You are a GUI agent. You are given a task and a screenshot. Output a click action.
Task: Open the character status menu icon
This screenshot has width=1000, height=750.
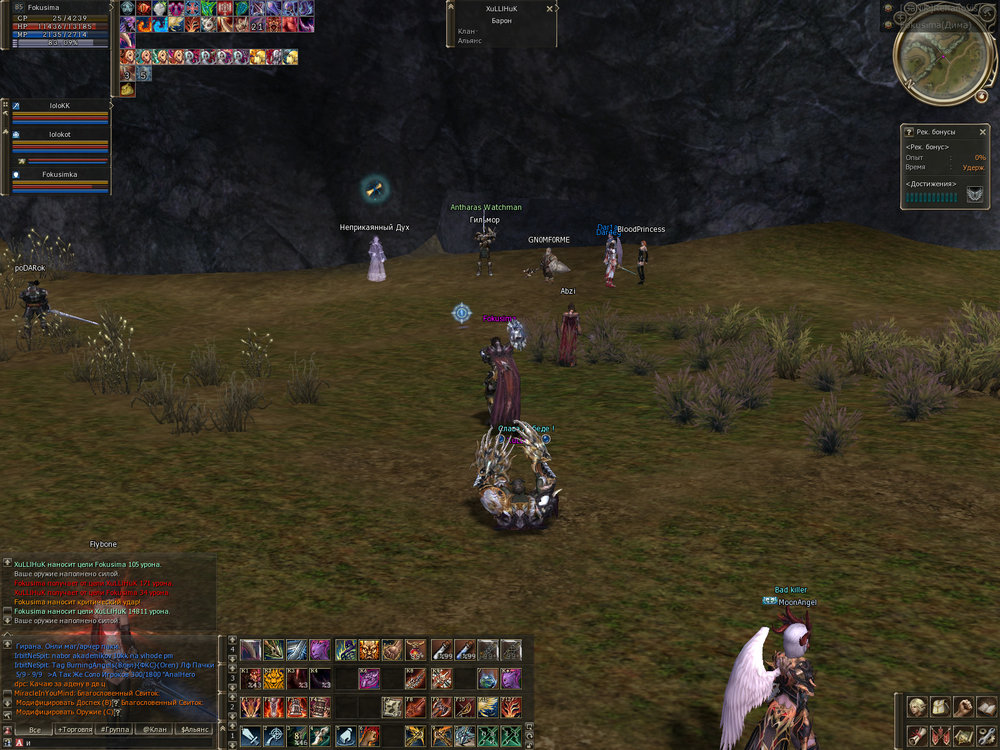(x=916, y=707)
